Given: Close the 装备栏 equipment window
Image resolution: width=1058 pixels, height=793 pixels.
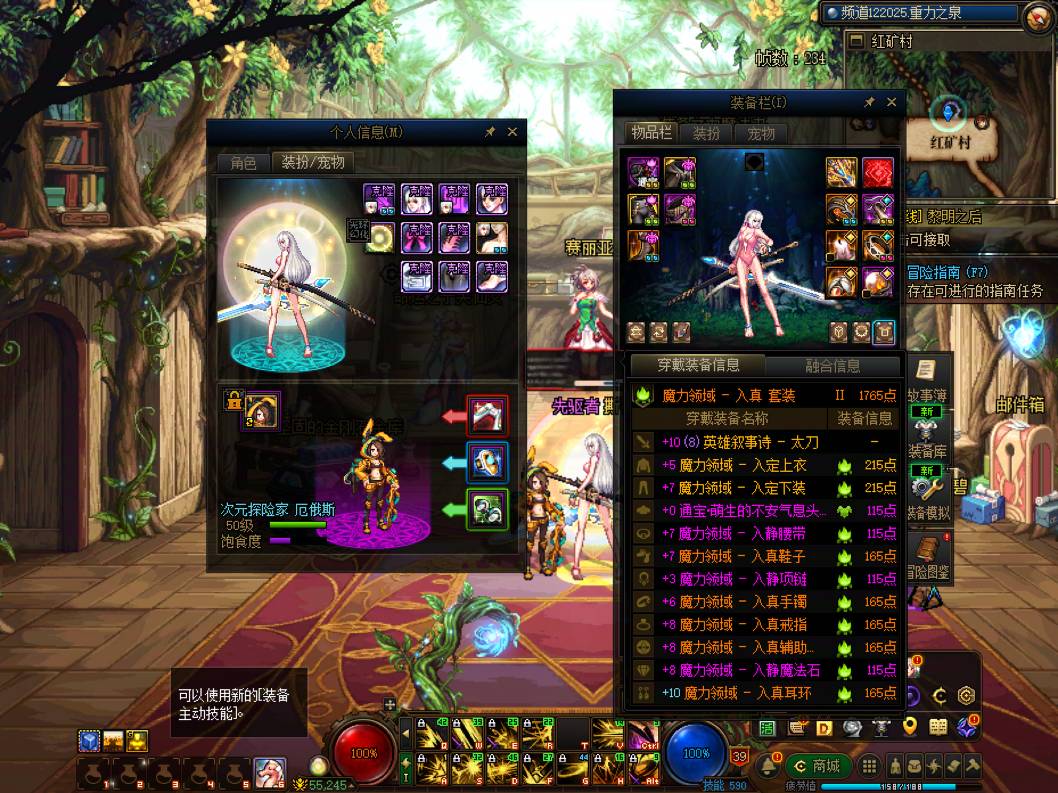Looking at the screenshot, I should pyautogui.click(x=891, y=102).
